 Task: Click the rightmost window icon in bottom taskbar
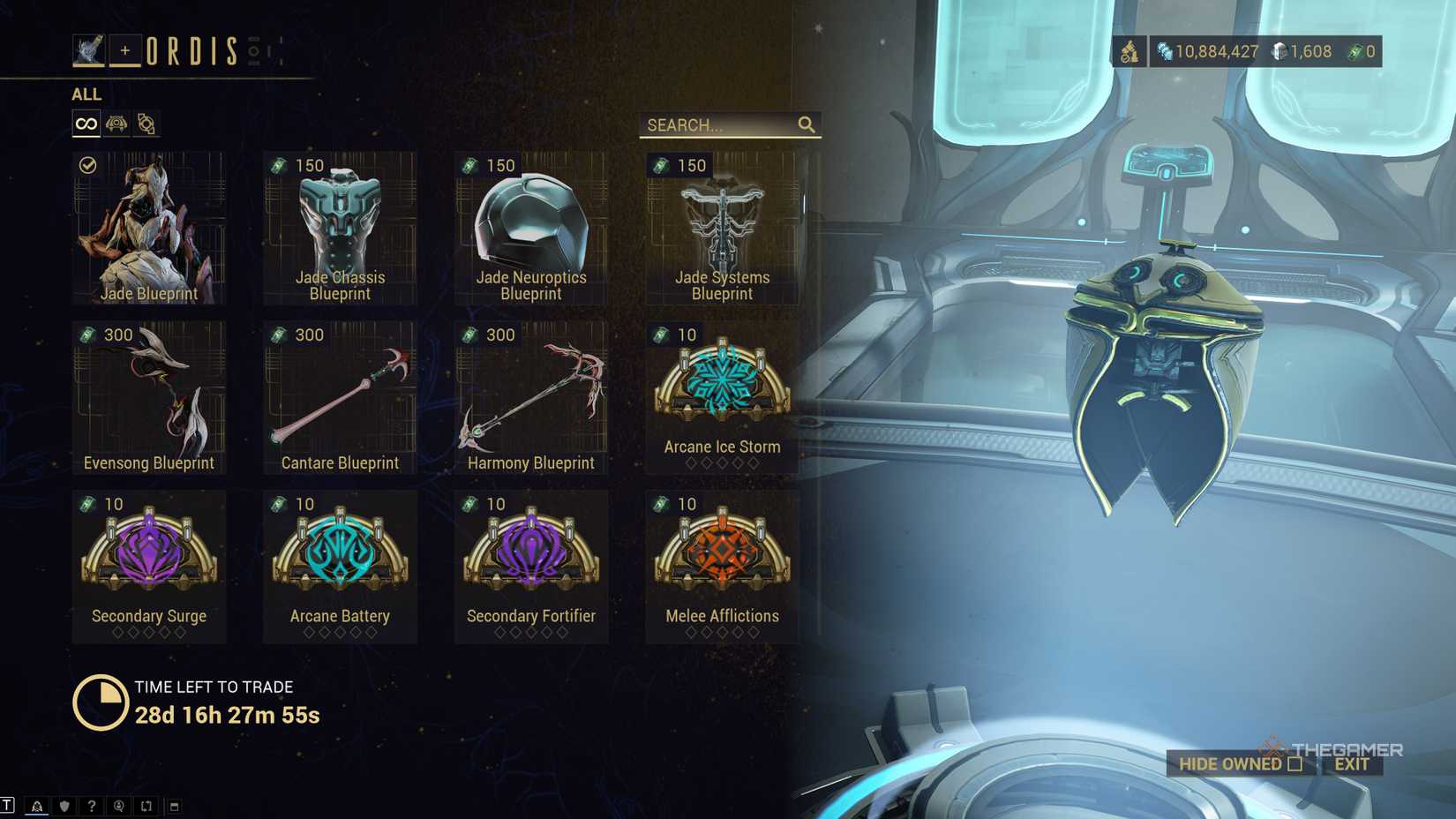click(175, 806)
